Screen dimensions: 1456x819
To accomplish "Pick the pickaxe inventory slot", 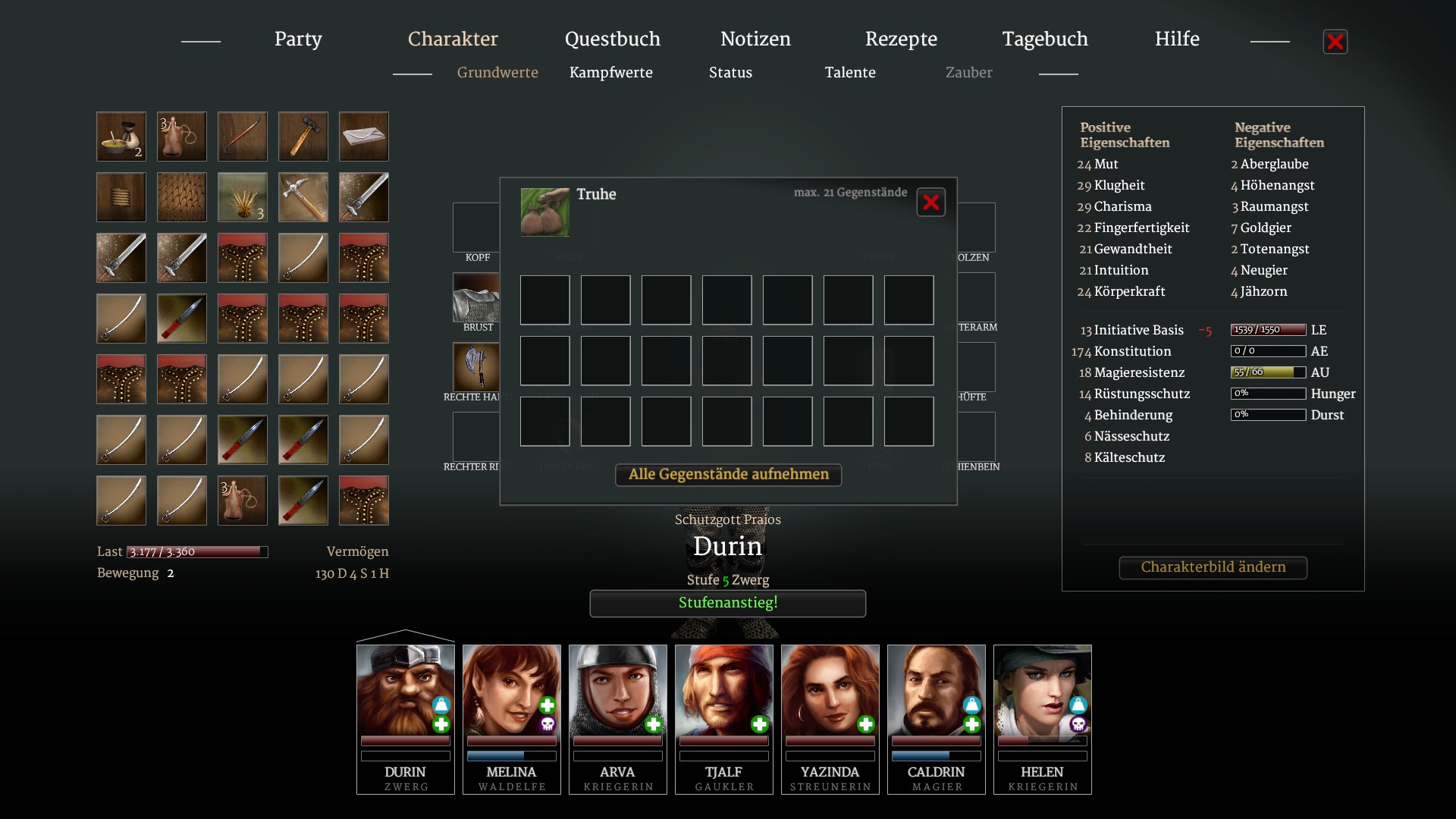I will coord(303,197).
